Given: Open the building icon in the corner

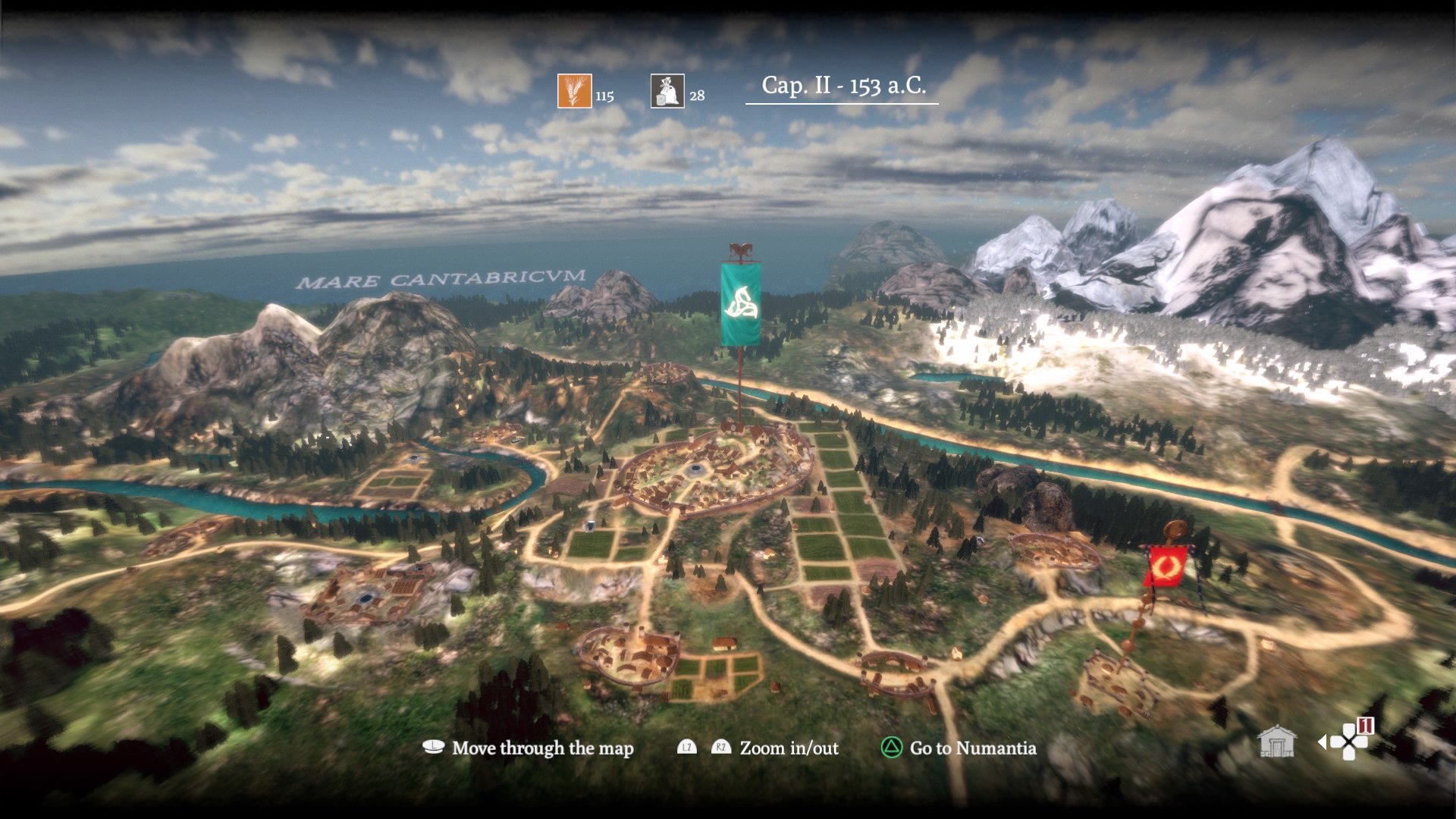Looking at the screenshot, I should (x=1276, y=742).
